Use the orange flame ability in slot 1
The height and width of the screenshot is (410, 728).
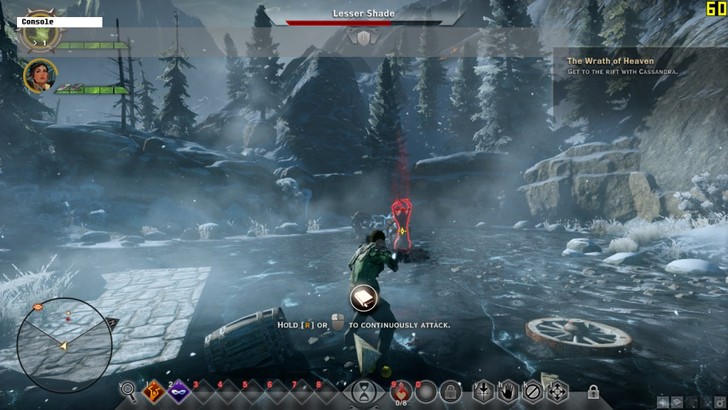click(155, 392)
